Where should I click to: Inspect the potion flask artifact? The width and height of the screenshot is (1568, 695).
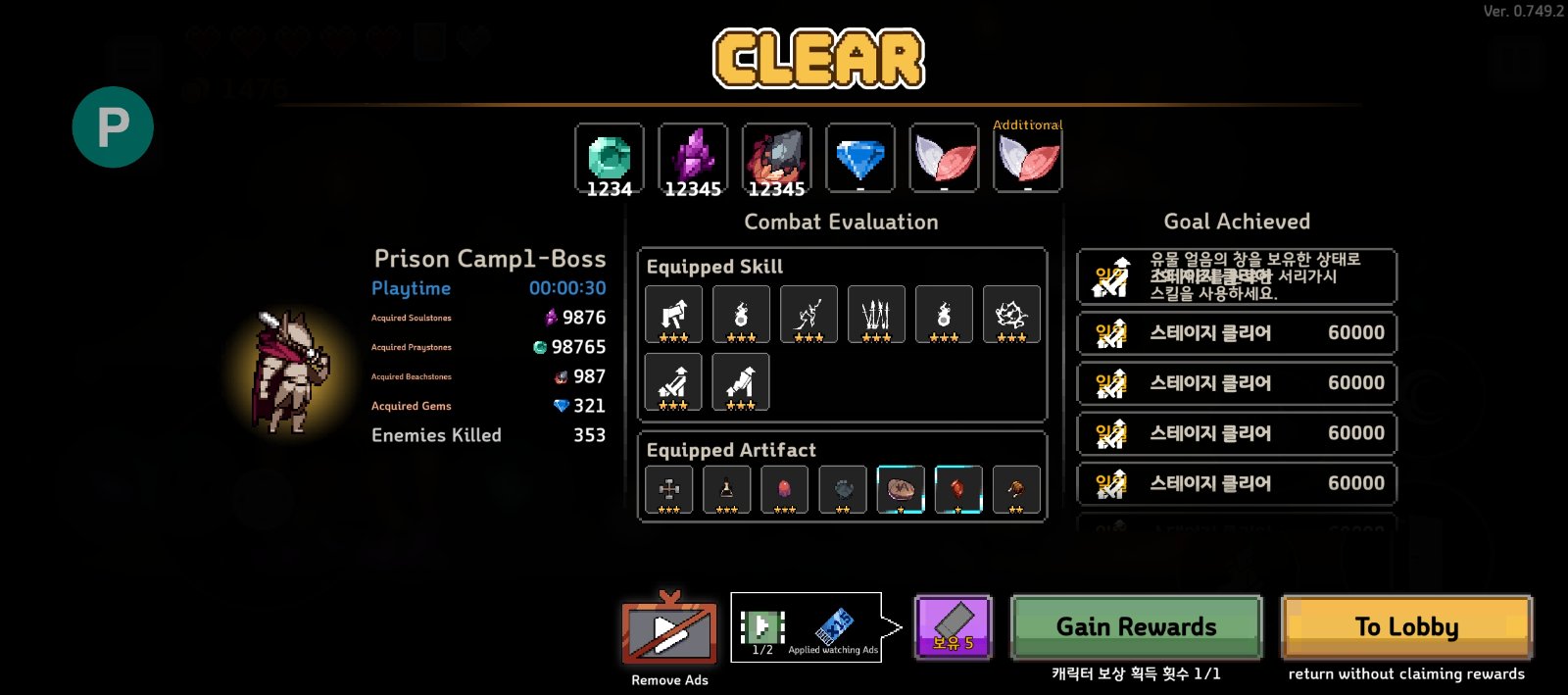pyautogui.click(x=727, y=489)
